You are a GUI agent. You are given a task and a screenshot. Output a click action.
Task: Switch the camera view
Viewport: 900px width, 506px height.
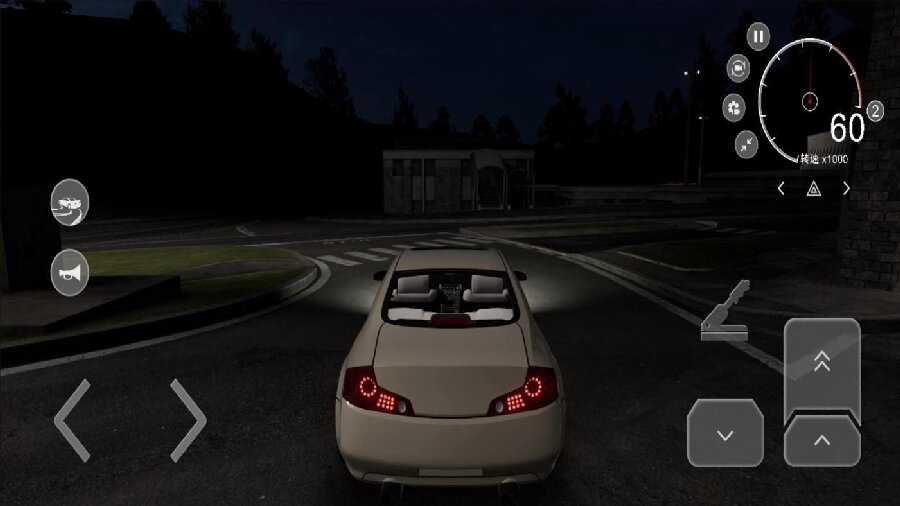click(x=738, y=68)
